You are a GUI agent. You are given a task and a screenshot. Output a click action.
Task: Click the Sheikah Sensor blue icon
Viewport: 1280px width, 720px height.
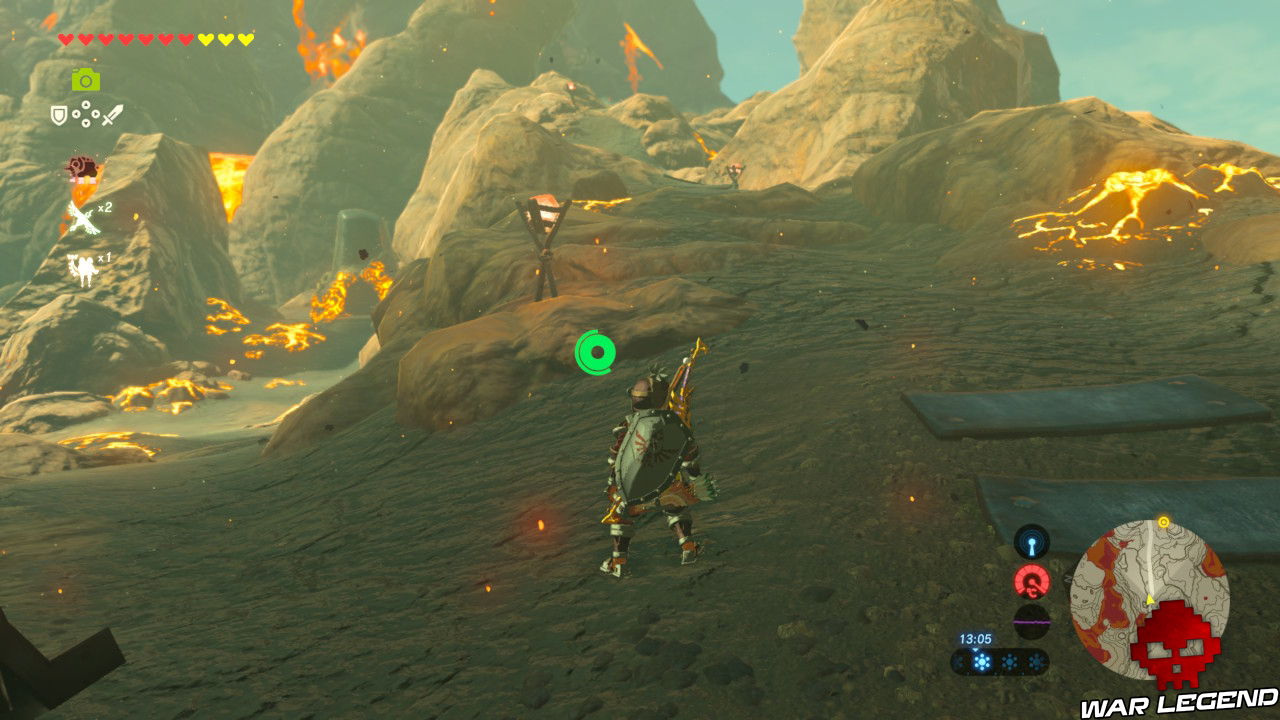click(1031, 543)
